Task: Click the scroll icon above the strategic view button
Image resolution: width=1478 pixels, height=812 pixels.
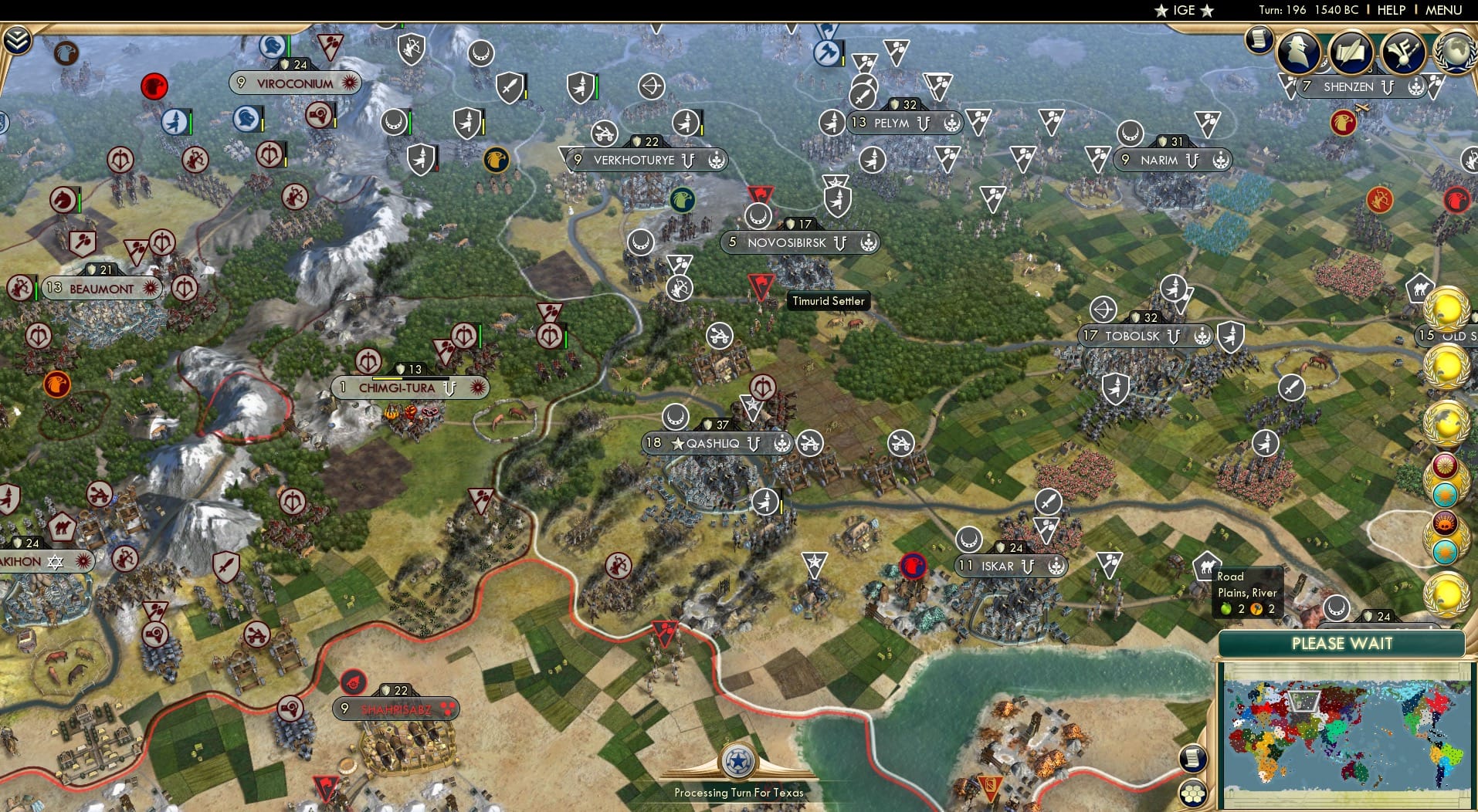Action: [1192, 759]
